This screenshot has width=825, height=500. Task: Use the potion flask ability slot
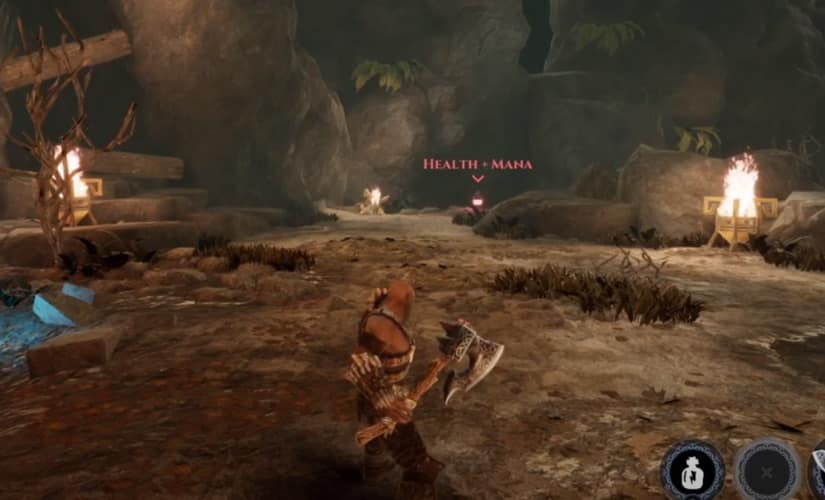pos(692,469)
